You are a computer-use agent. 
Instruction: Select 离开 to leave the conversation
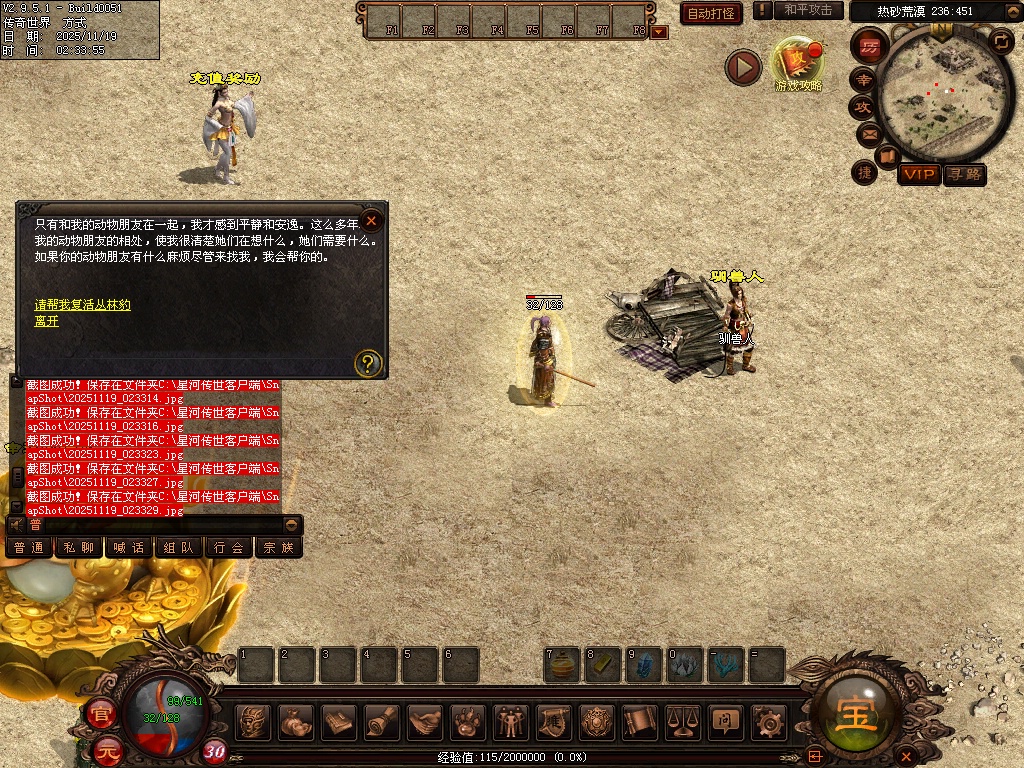pyautogui.click(x=47, y=321)
